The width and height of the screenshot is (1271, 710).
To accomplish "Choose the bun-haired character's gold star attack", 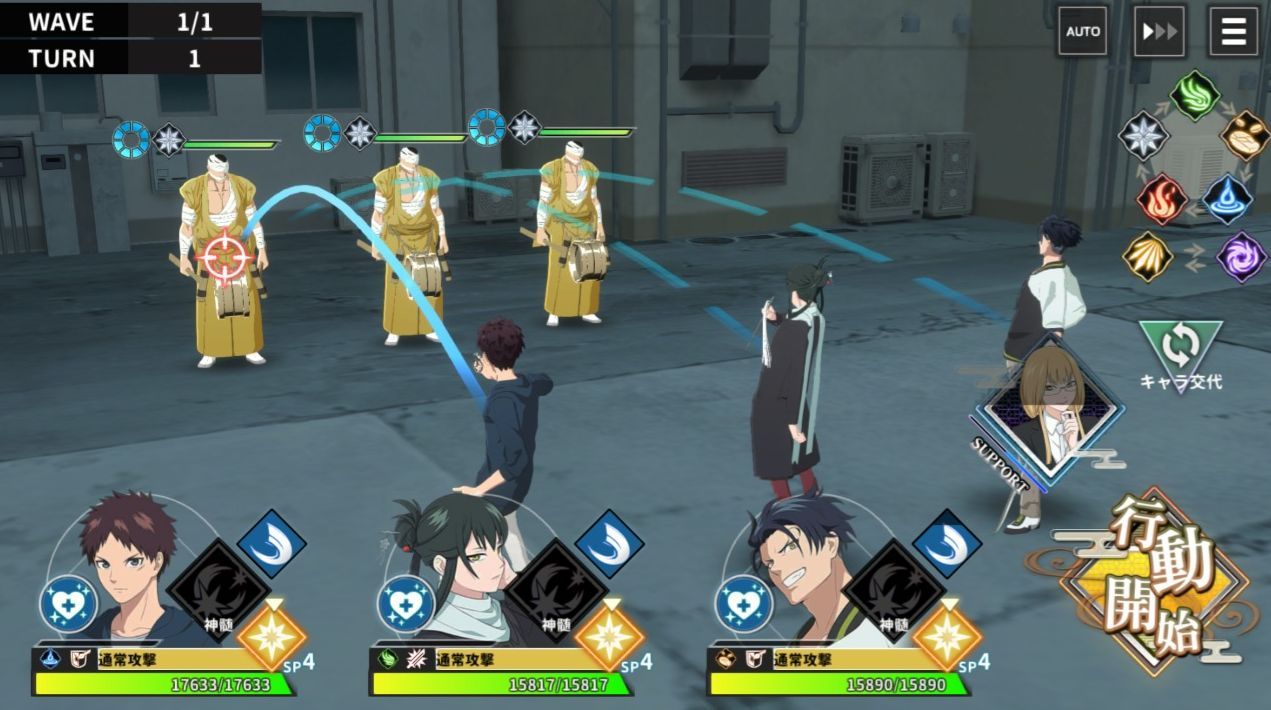I will [x=609, y=635].
